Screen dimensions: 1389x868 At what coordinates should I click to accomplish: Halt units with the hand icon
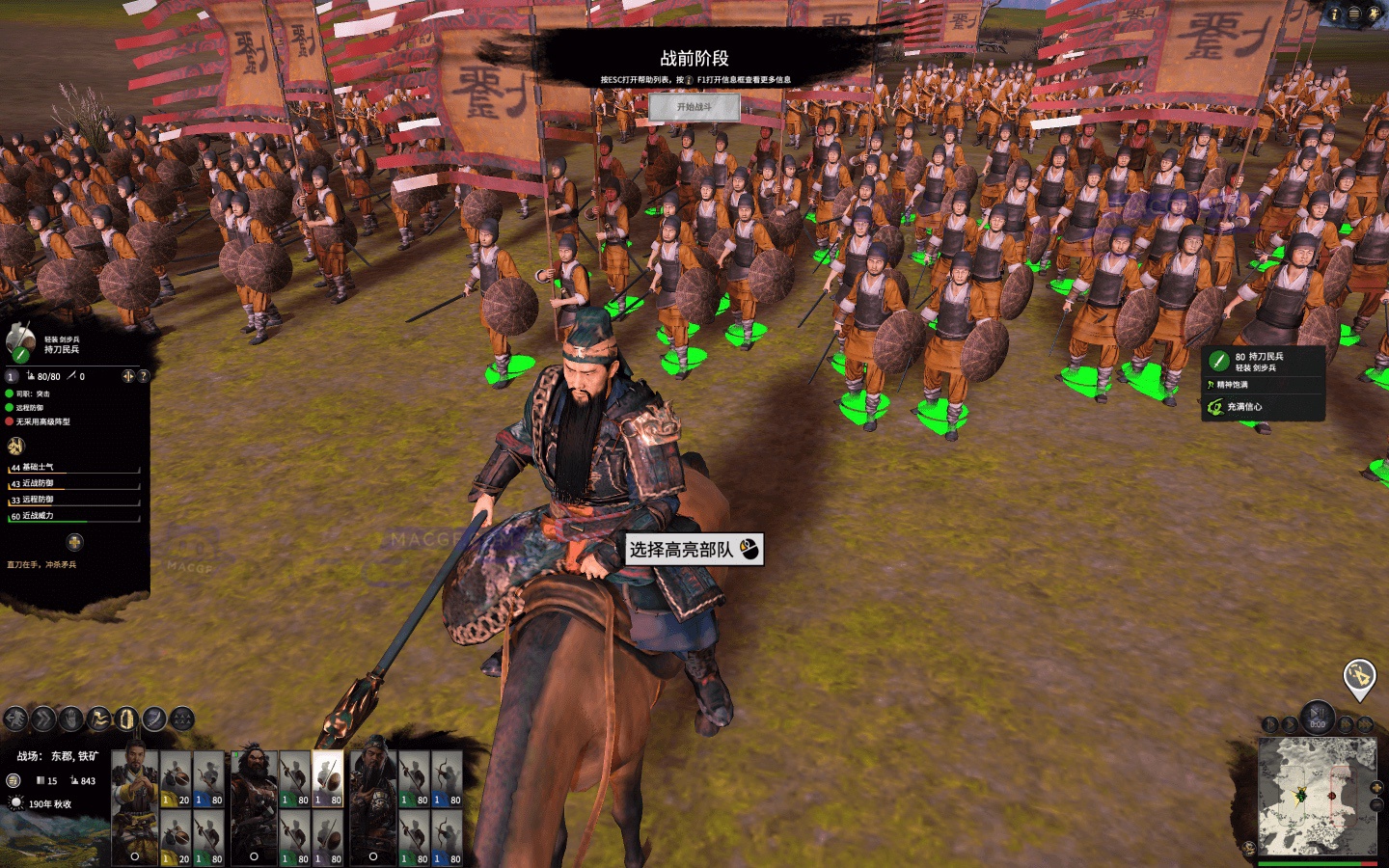point(72,718)
